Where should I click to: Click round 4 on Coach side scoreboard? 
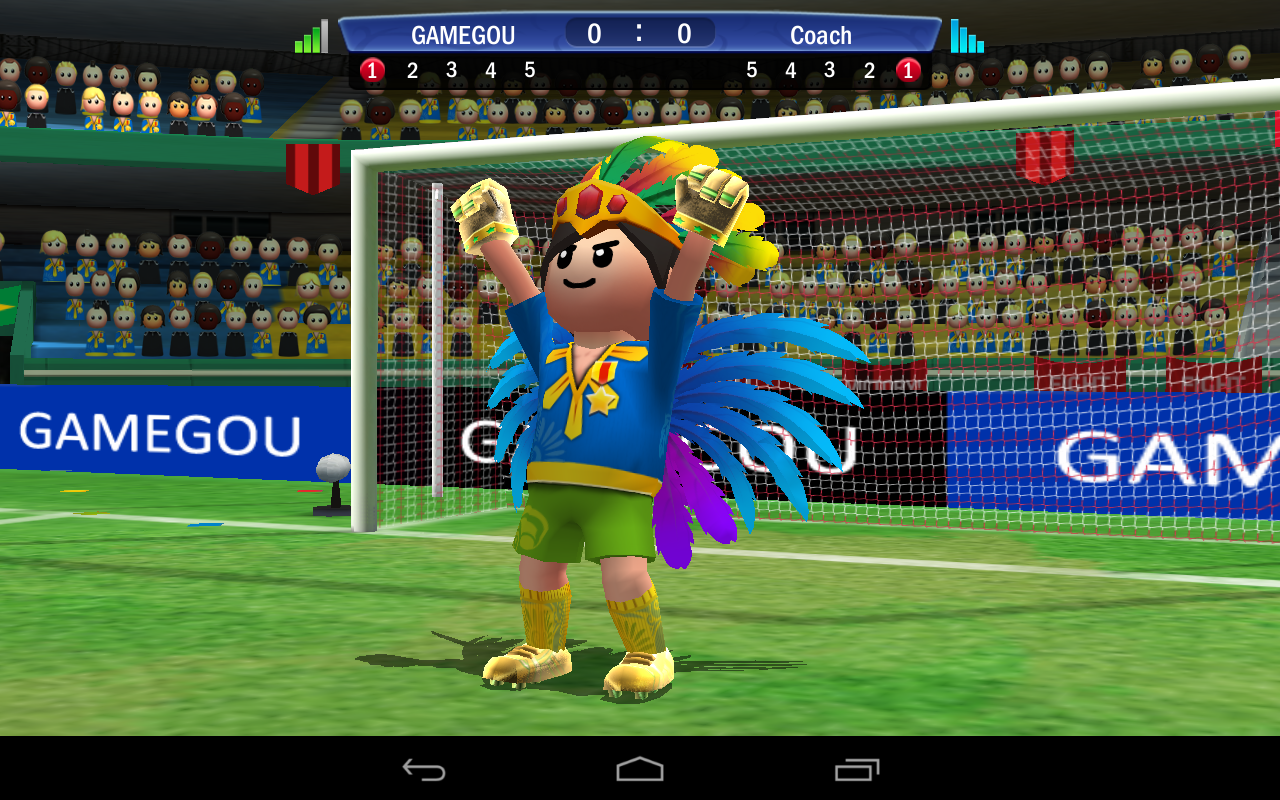point(790,70)
